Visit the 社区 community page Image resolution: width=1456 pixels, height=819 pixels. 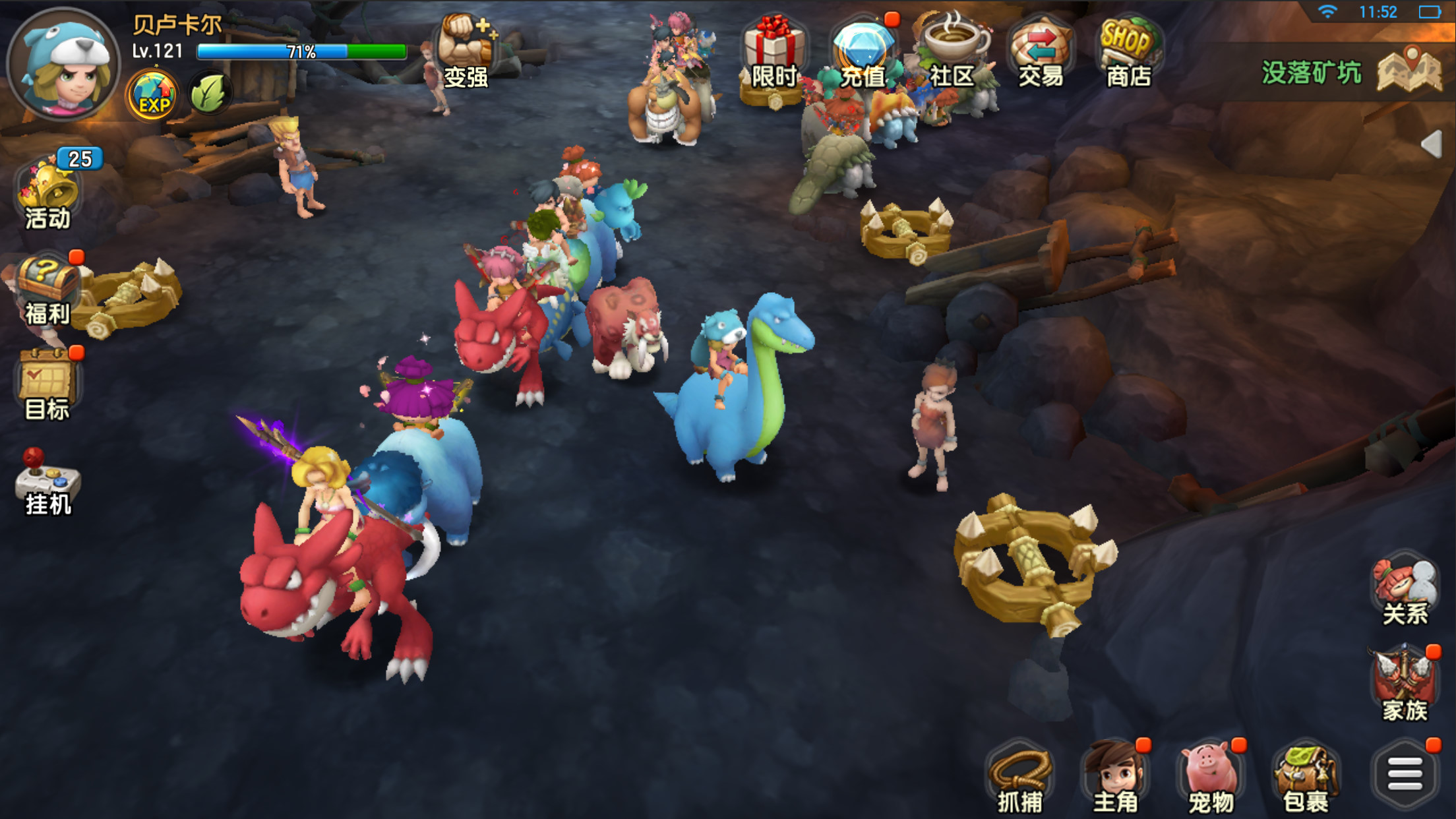click(x=952, y=53)
